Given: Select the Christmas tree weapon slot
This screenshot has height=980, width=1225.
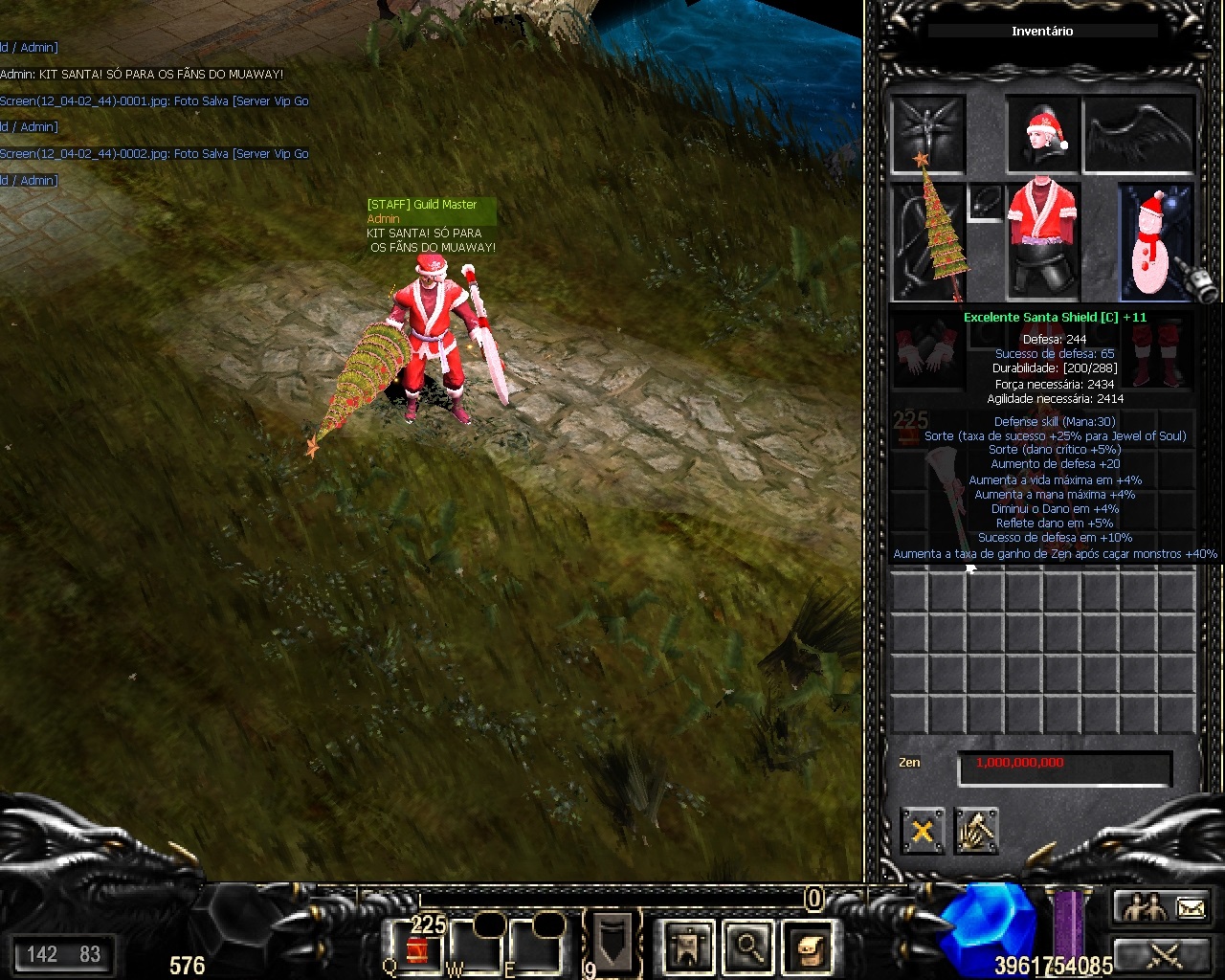Looking at the screenshot, I should click(x=926, y=241).
